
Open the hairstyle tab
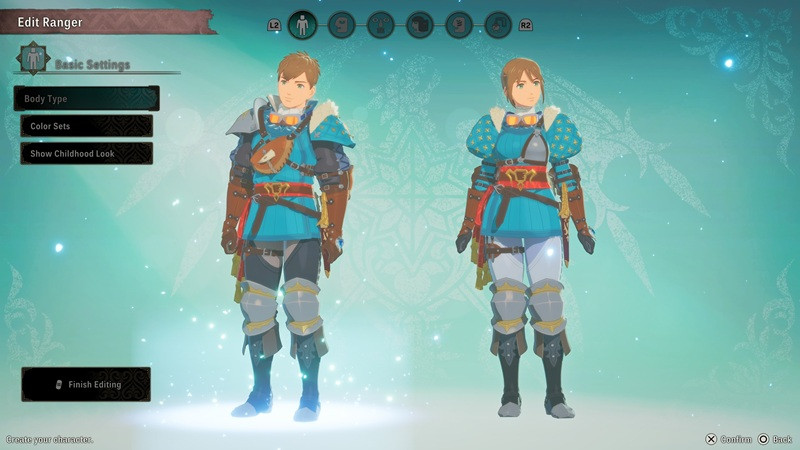420,25
